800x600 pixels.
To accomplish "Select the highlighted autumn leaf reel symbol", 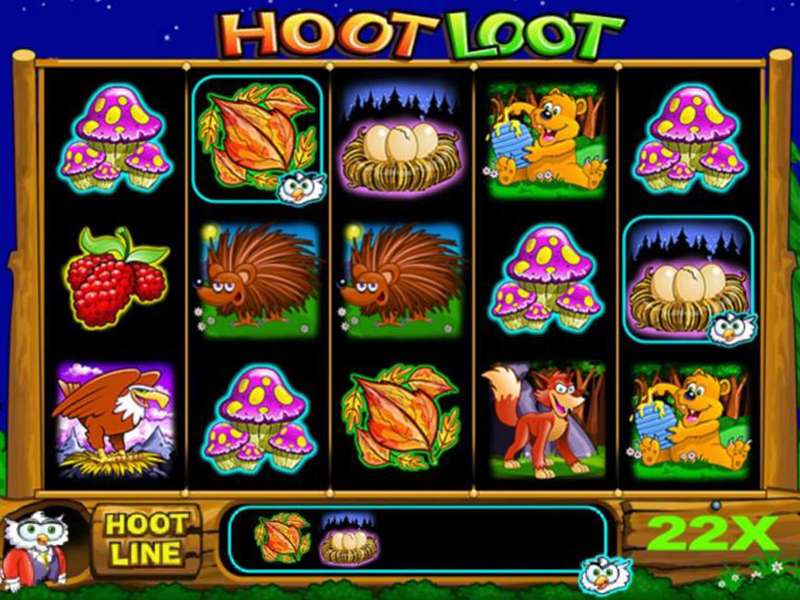I will (257, 139).
